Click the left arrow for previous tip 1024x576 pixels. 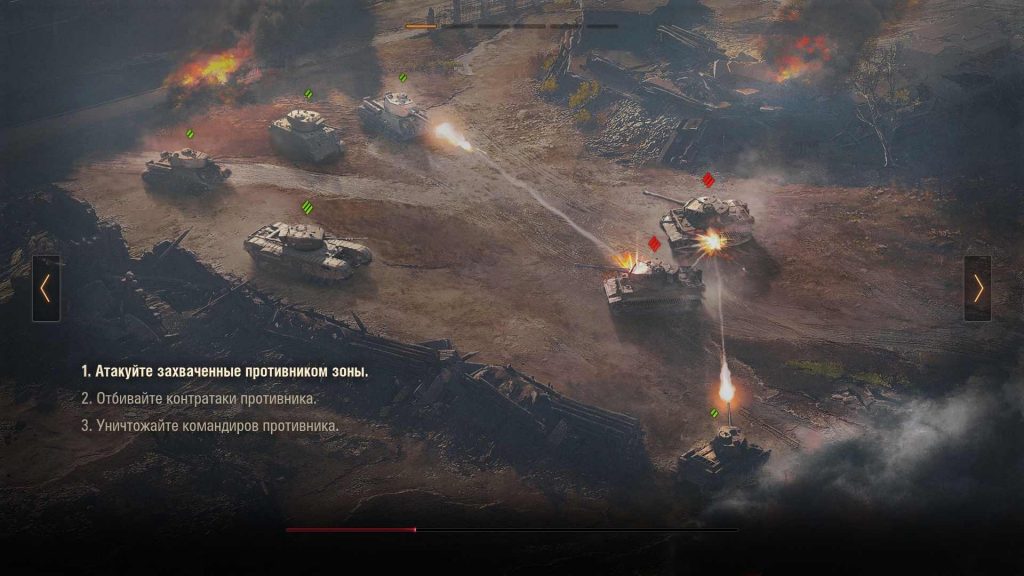(x=46, y=289)
